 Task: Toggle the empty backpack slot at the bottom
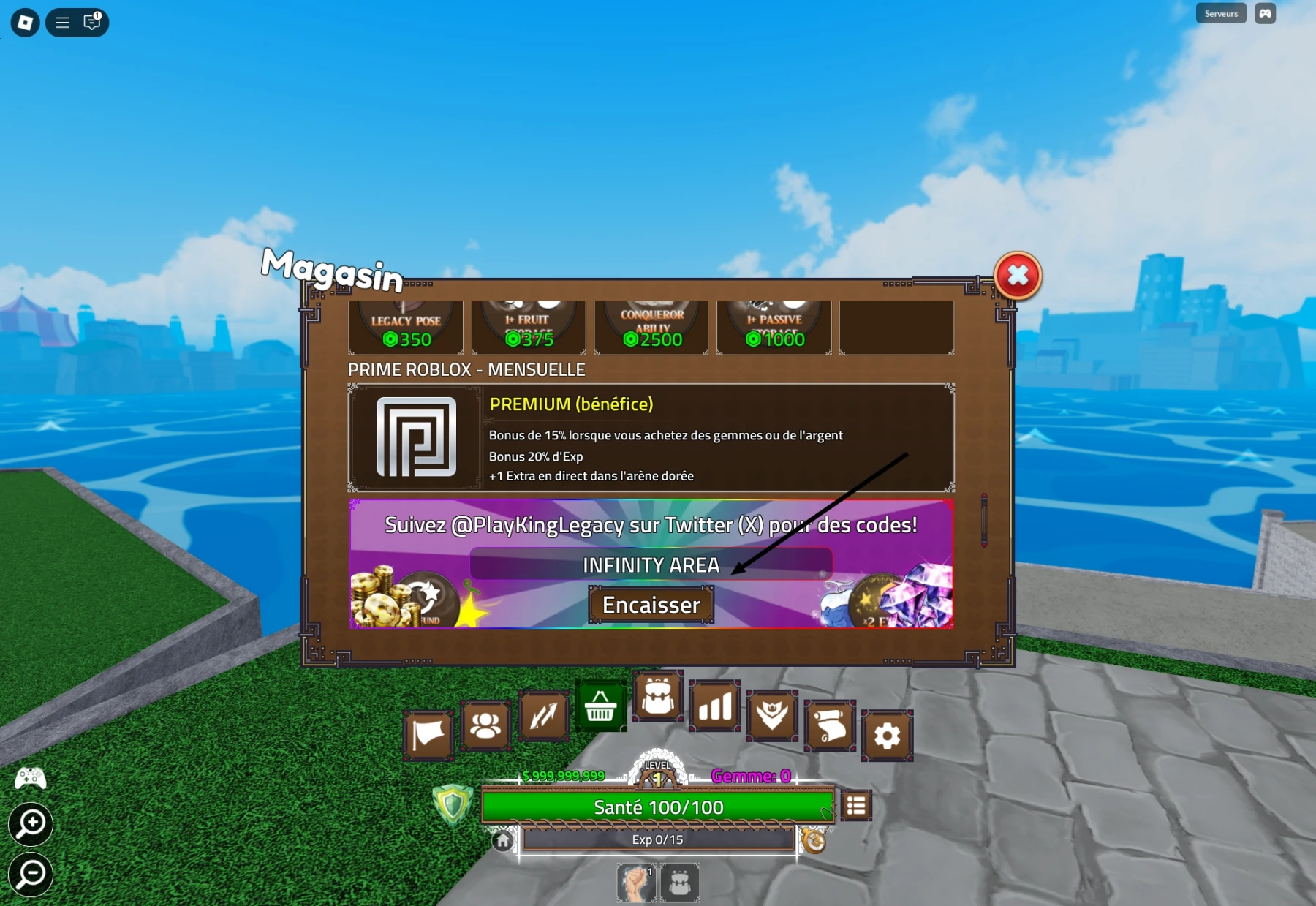point(681,880)
